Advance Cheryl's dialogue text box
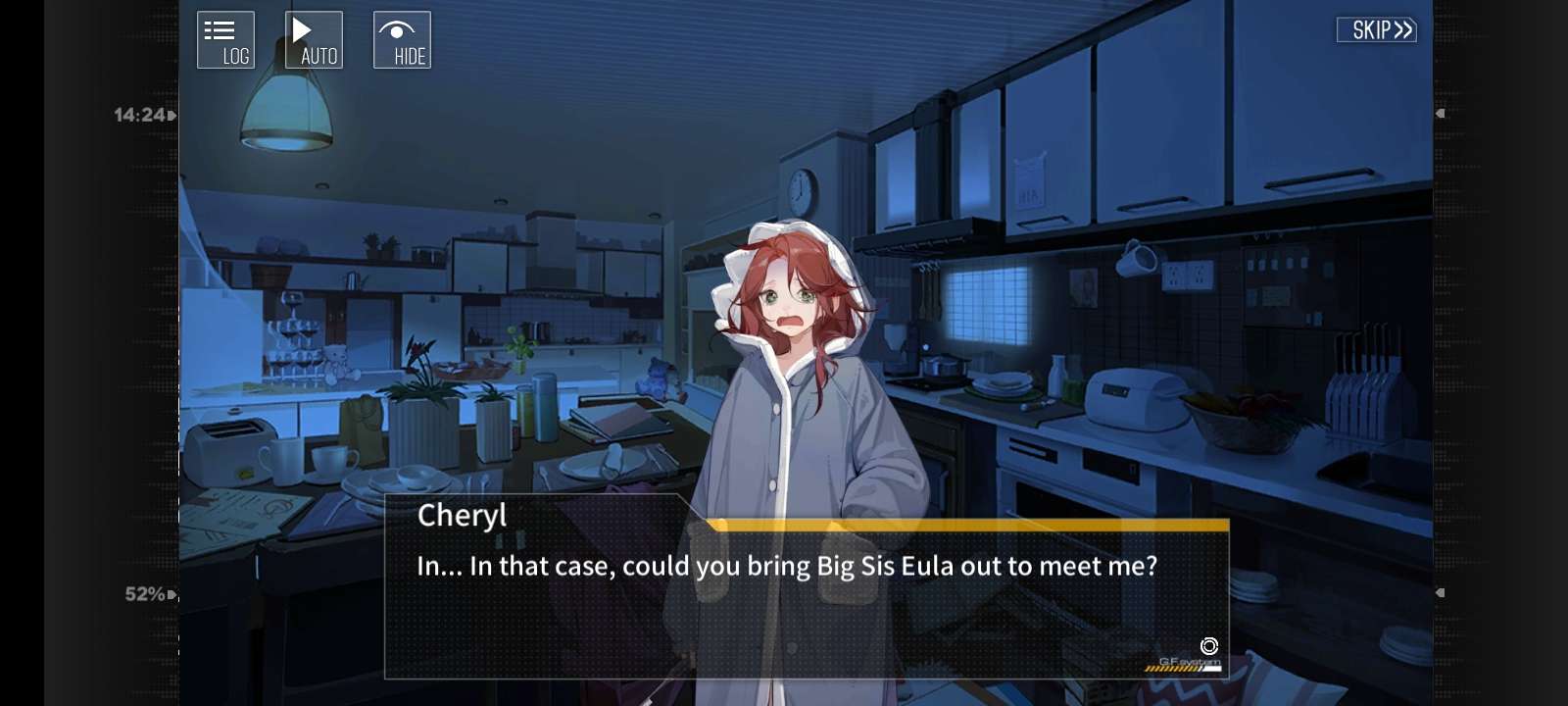This screenshot has height=706, width=1568. pos(806,598)
